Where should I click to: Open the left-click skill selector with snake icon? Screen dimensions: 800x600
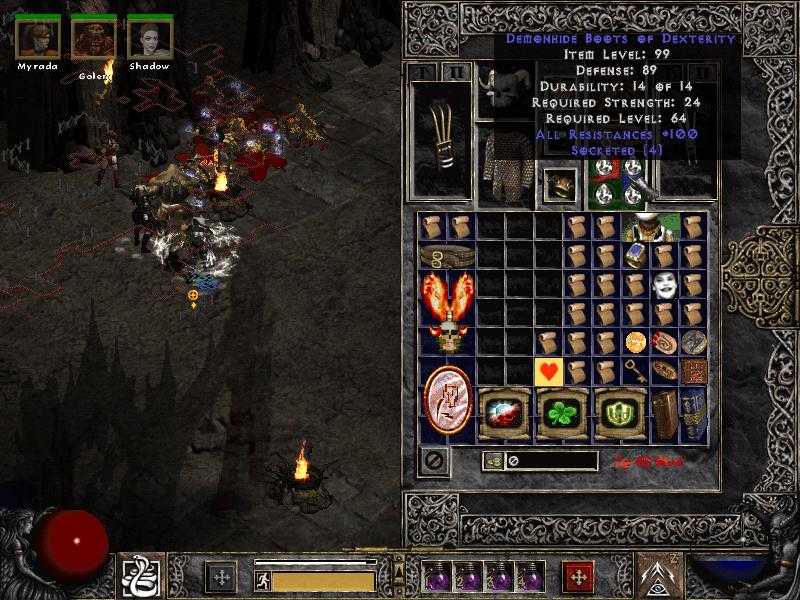(138, 577)
